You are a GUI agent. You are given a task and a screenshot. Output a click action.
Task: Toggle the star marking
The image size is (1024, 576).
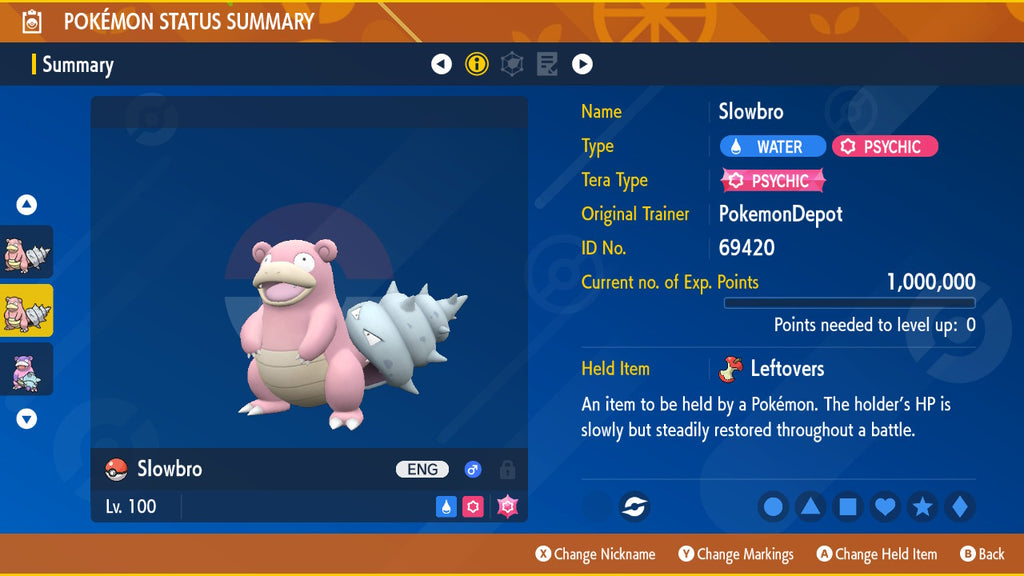[x=922, y=507]
